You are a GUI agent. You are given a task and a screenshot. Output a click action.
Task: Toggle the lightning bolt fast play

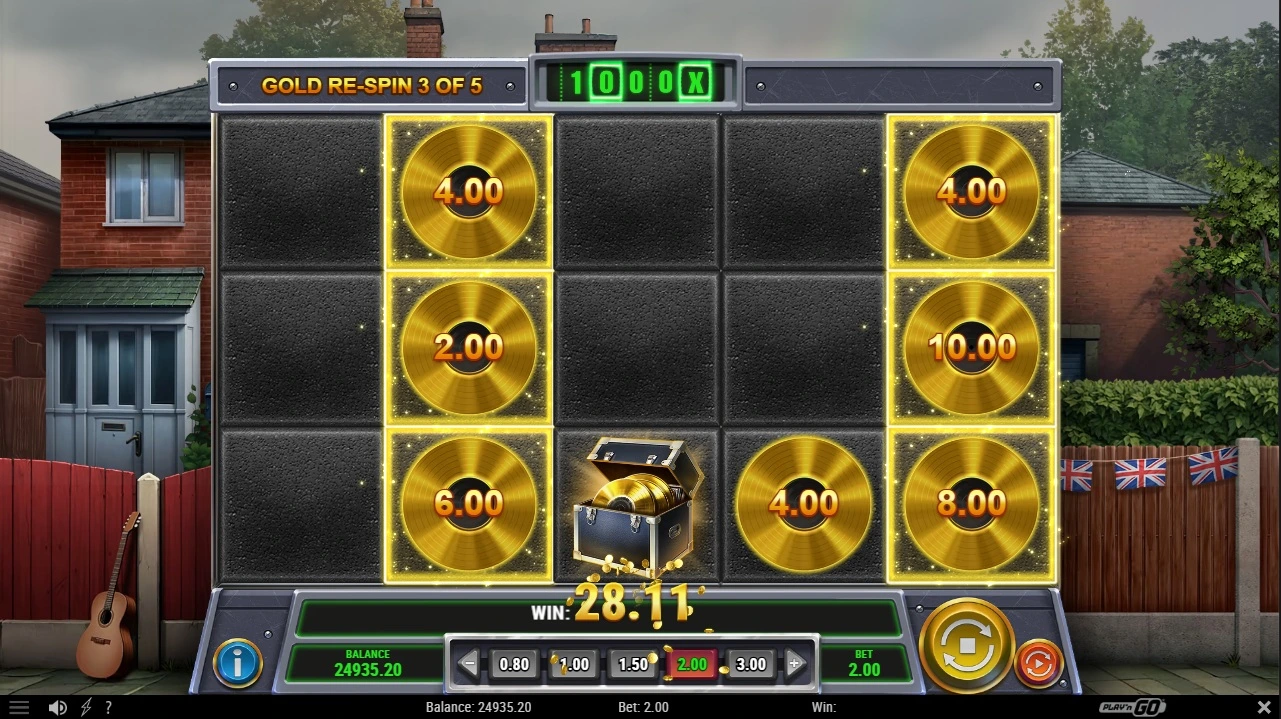pos(85,707)
